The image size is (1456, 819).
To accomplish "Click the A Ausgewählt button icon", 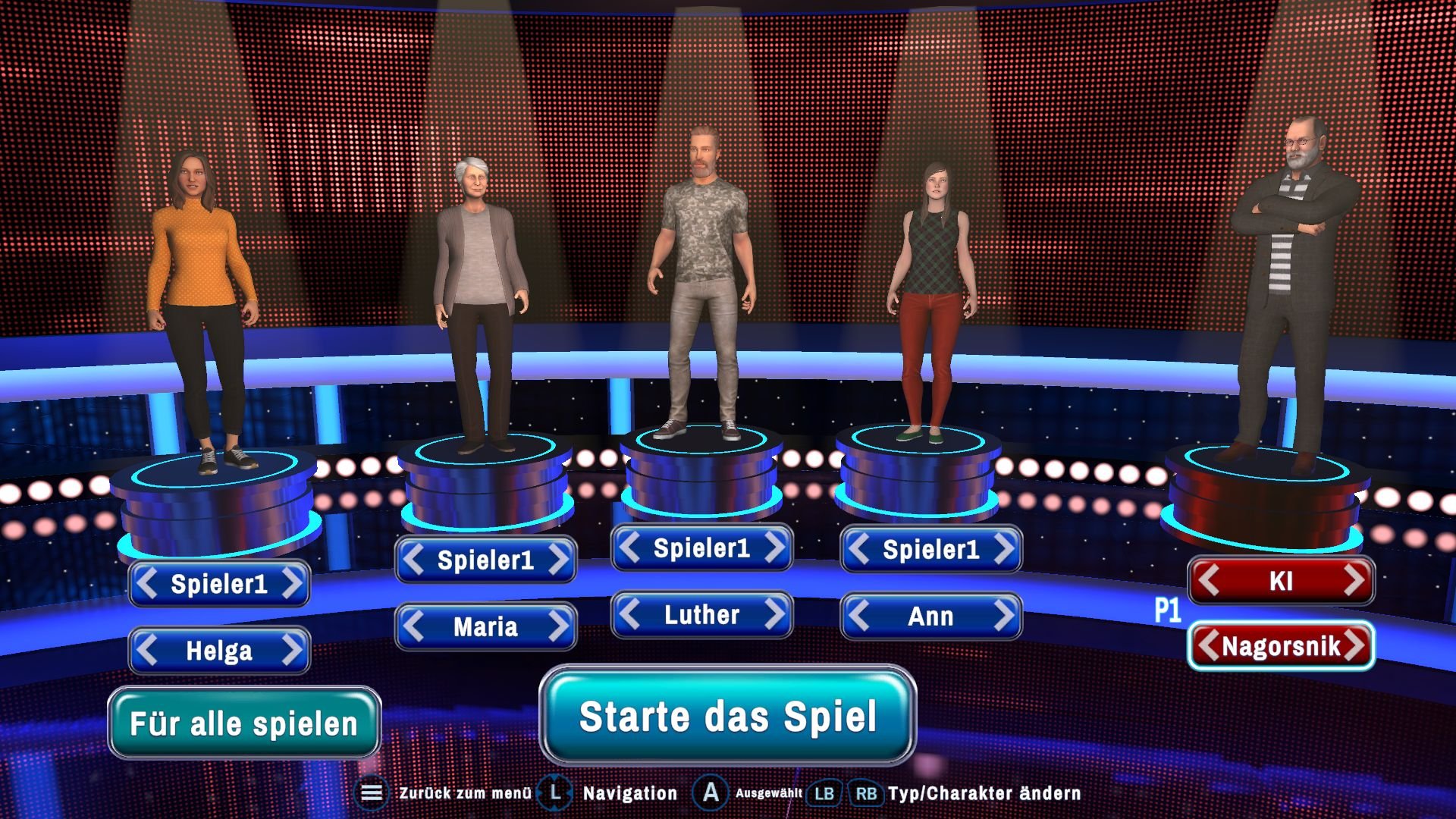I will (711, 793).
